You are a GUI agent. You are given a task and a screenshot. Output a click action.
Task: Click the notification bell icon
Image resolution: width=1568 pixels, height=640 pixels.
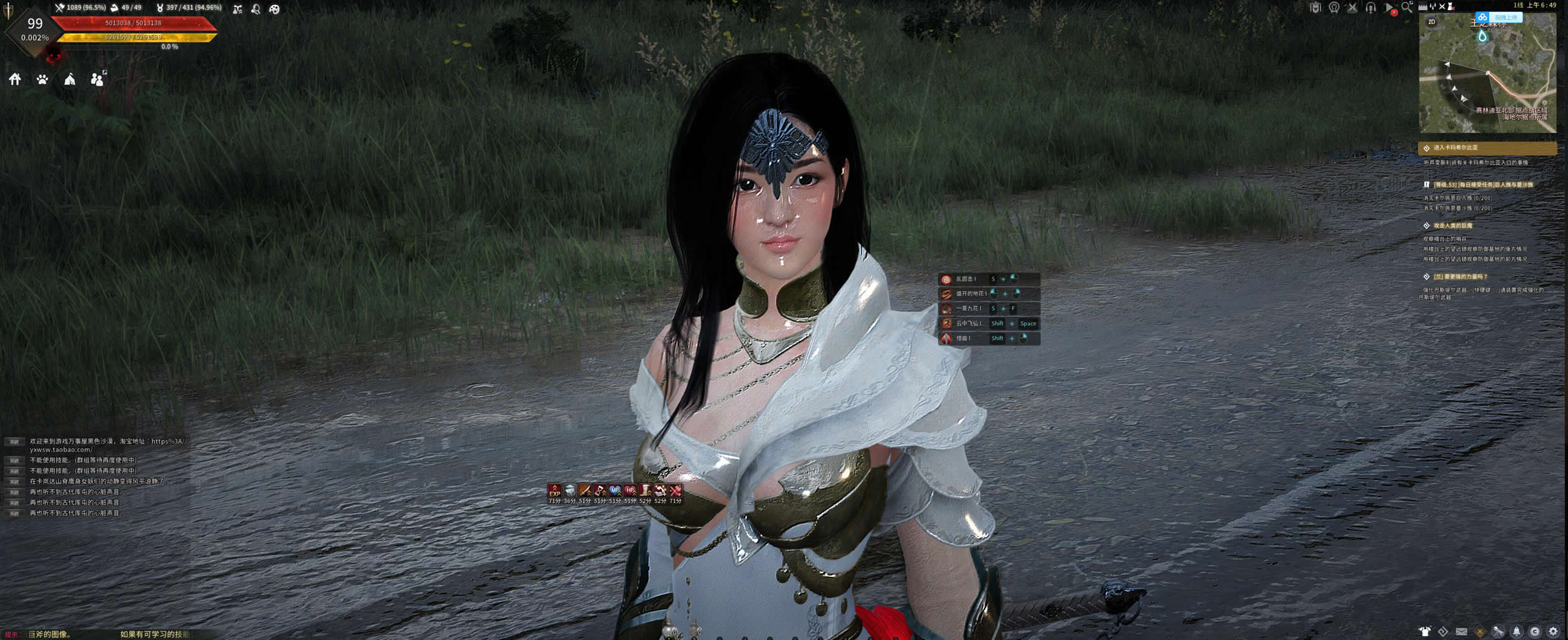1517,631
